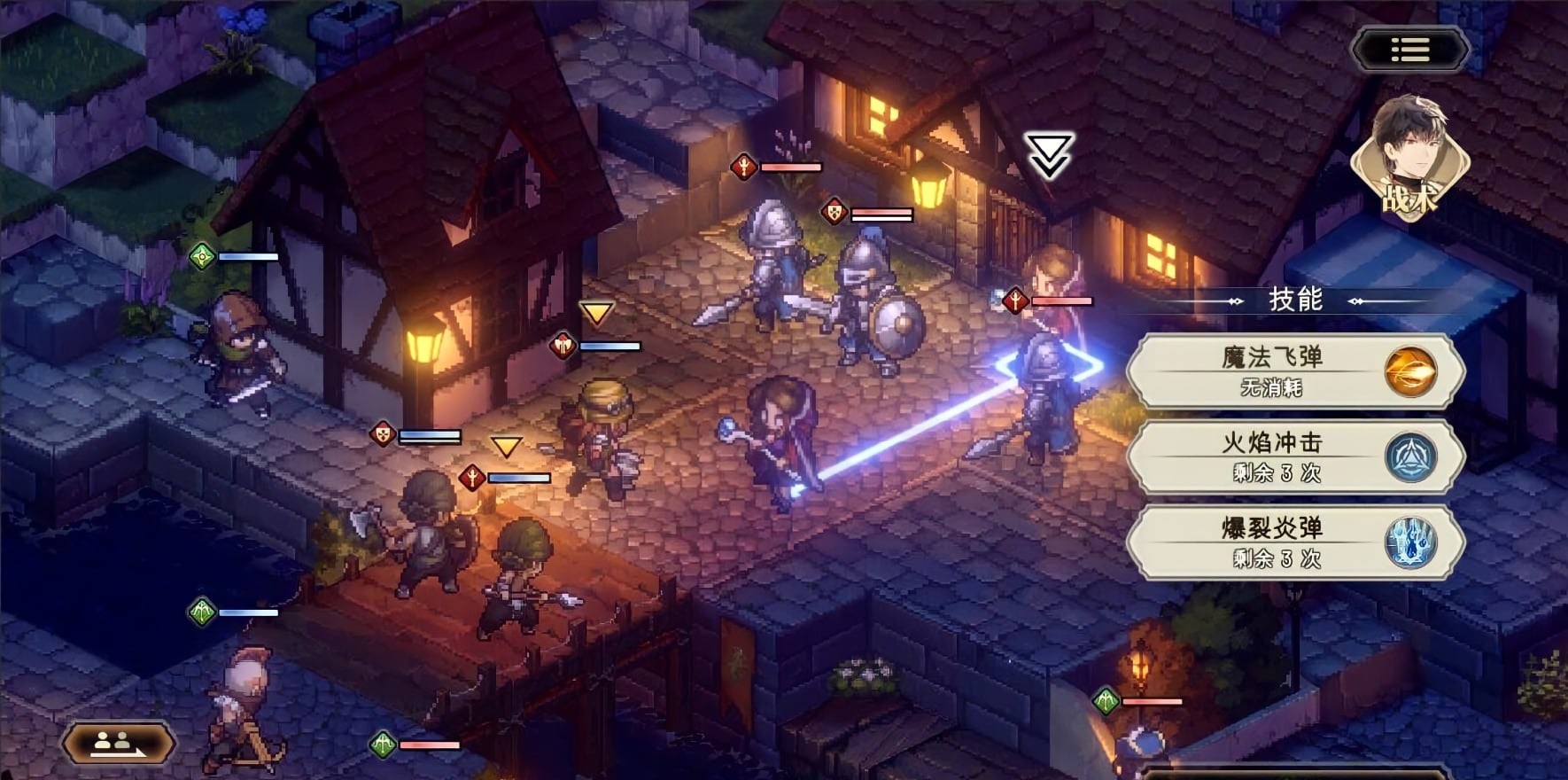Open the list menu button
Viewport: 1568px width, 780px height.
click(x=1409, y=50)
